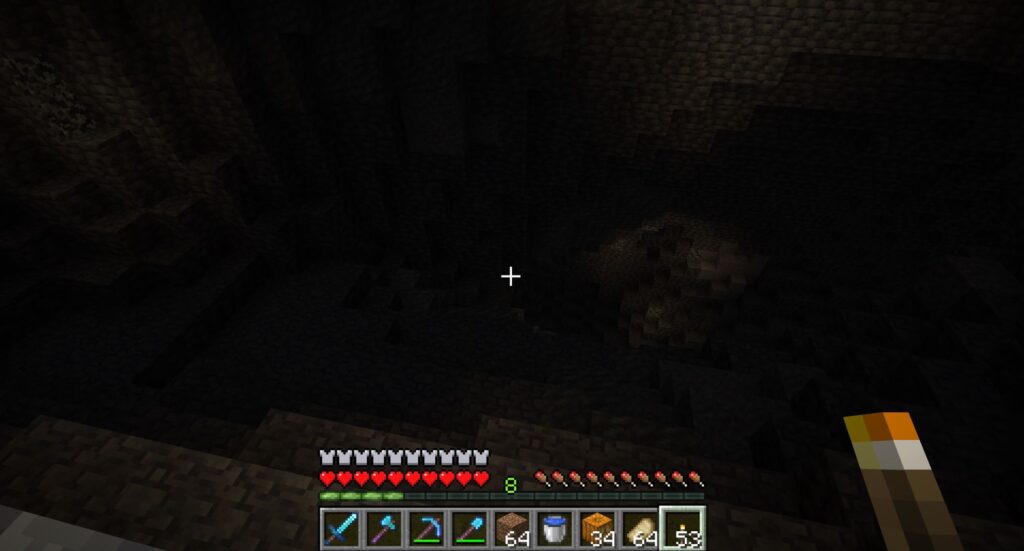Select the stack of 34 pumpkins
This screenshot has height=551, width=1024.
click(x=597, y=528)
